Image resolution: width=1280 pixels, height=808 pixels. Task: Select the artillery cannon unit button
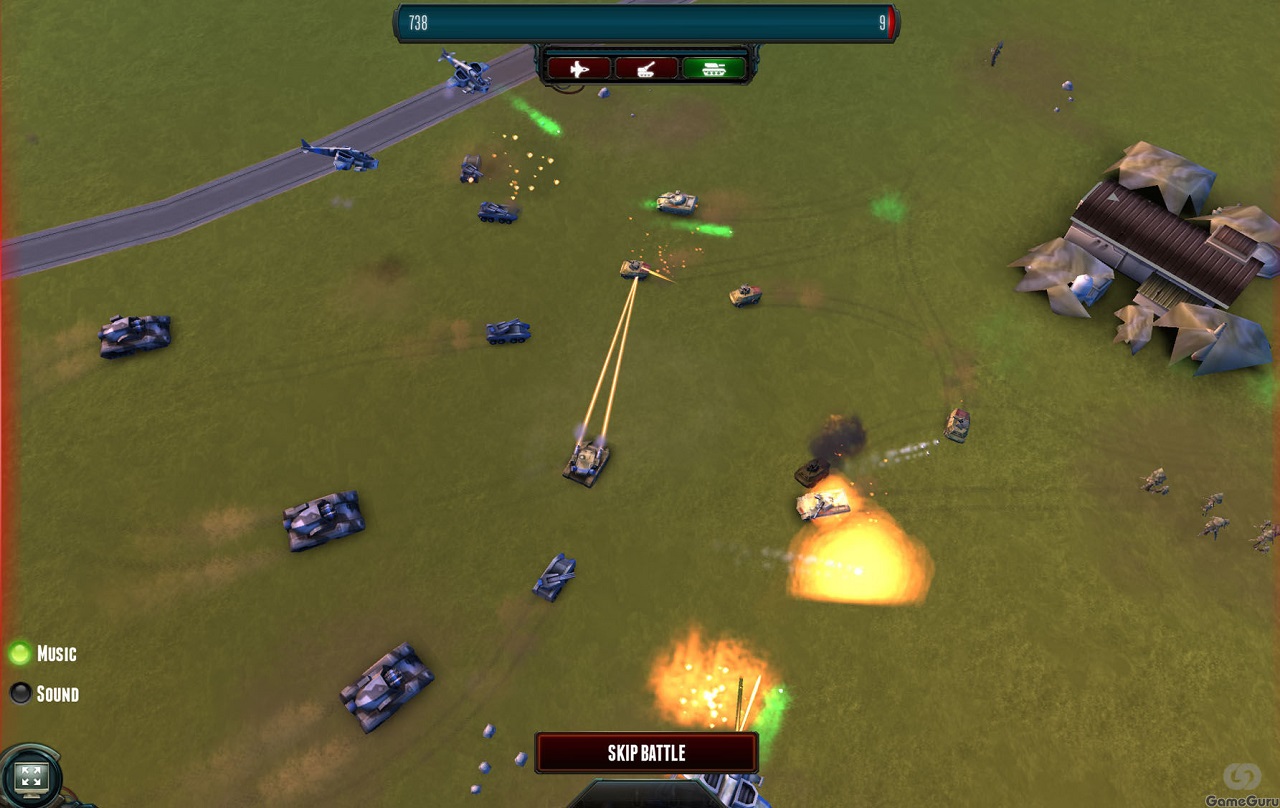pyautogui.click(x=646, y=68)
